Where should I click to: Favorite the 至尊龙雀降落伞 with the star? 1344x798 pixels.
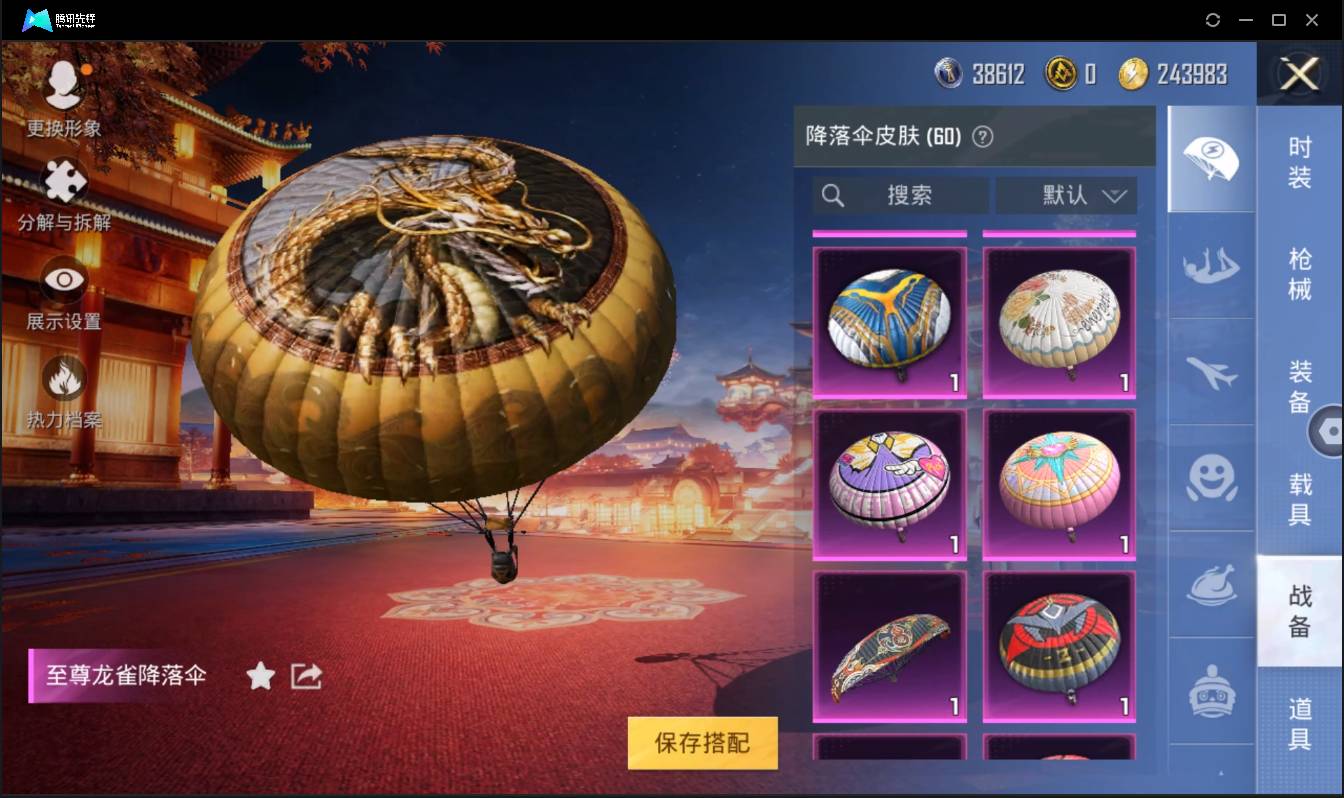(260, 676)
